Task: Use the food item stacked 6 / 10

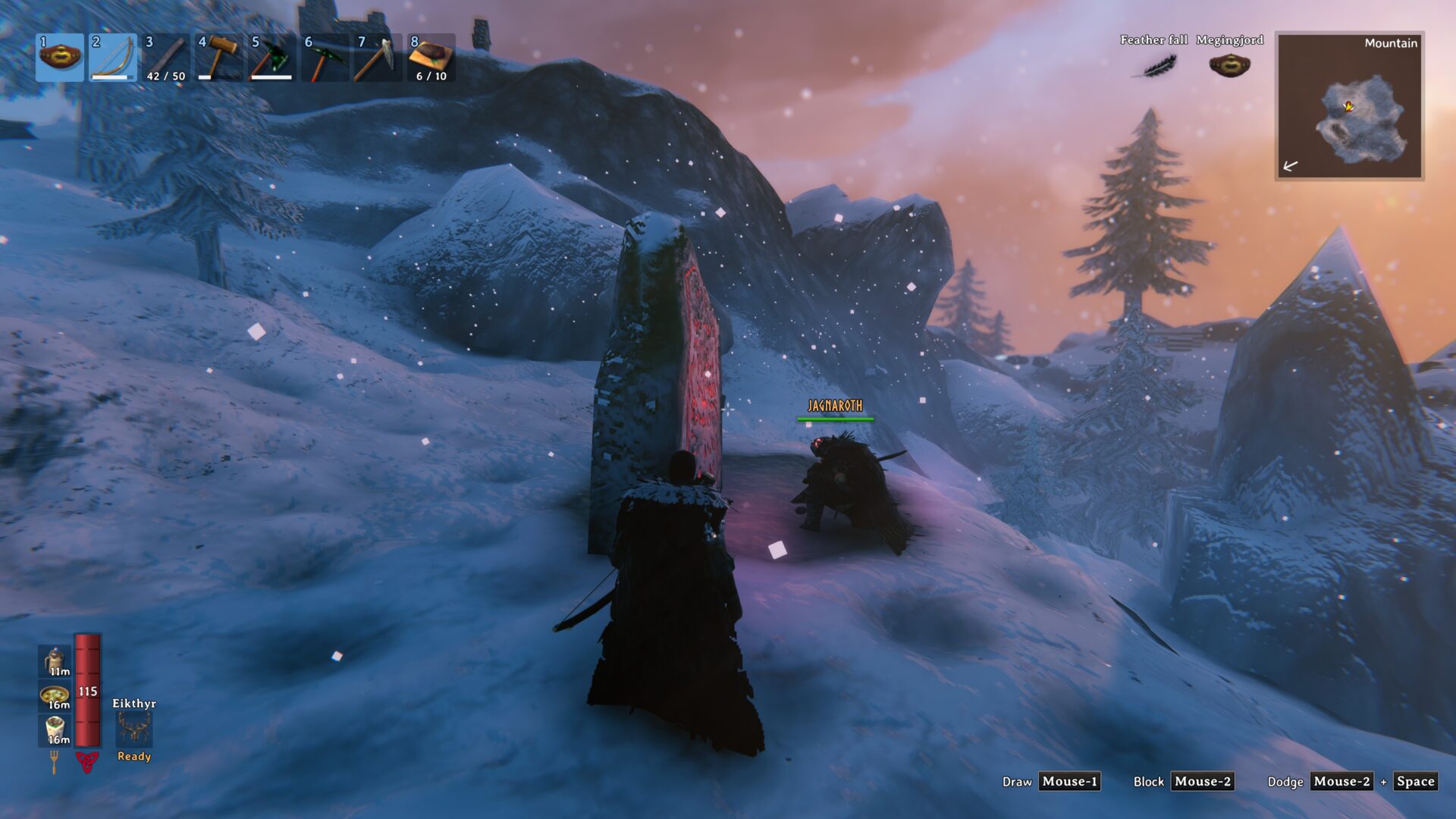Action: click(431, 58)
